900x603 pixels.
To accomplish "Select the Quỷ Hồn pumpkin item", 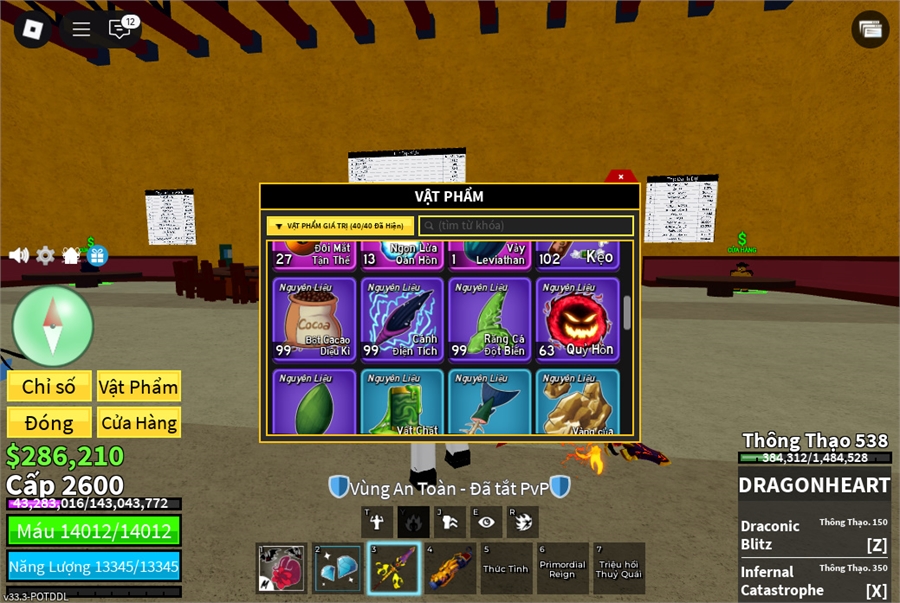I will pos(577,319).
